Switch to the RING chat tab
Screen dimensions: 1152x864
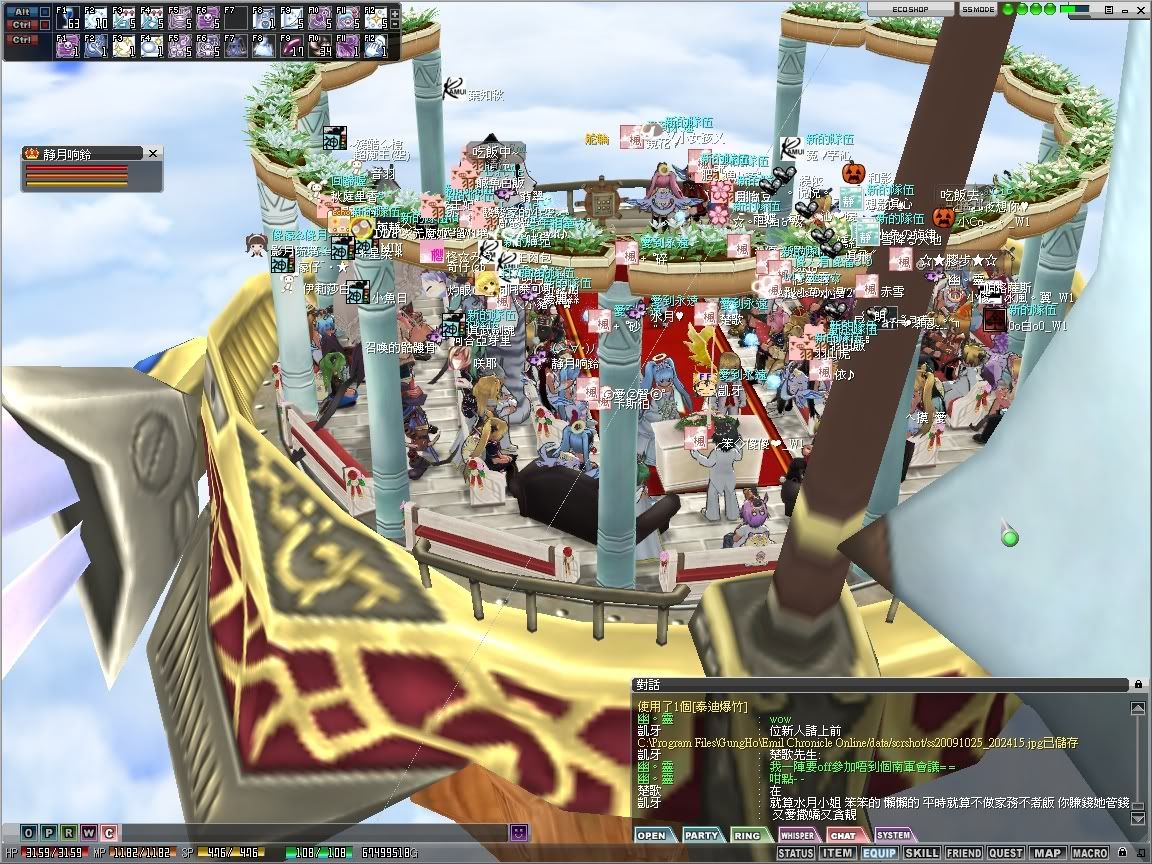tap(749, 835)
